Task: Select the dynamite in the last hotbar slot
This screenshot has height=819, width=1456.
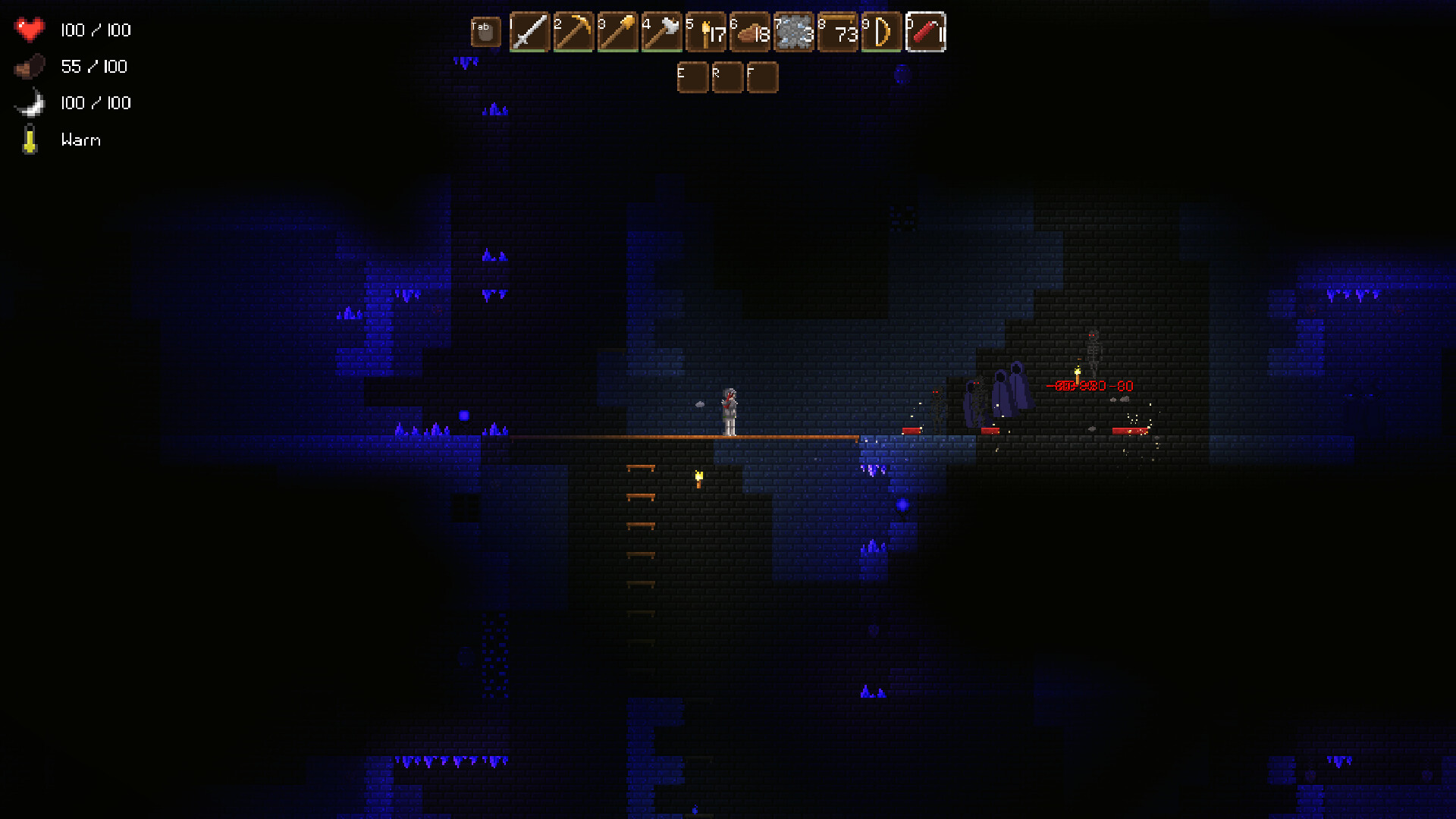Action: click(926, 32)
